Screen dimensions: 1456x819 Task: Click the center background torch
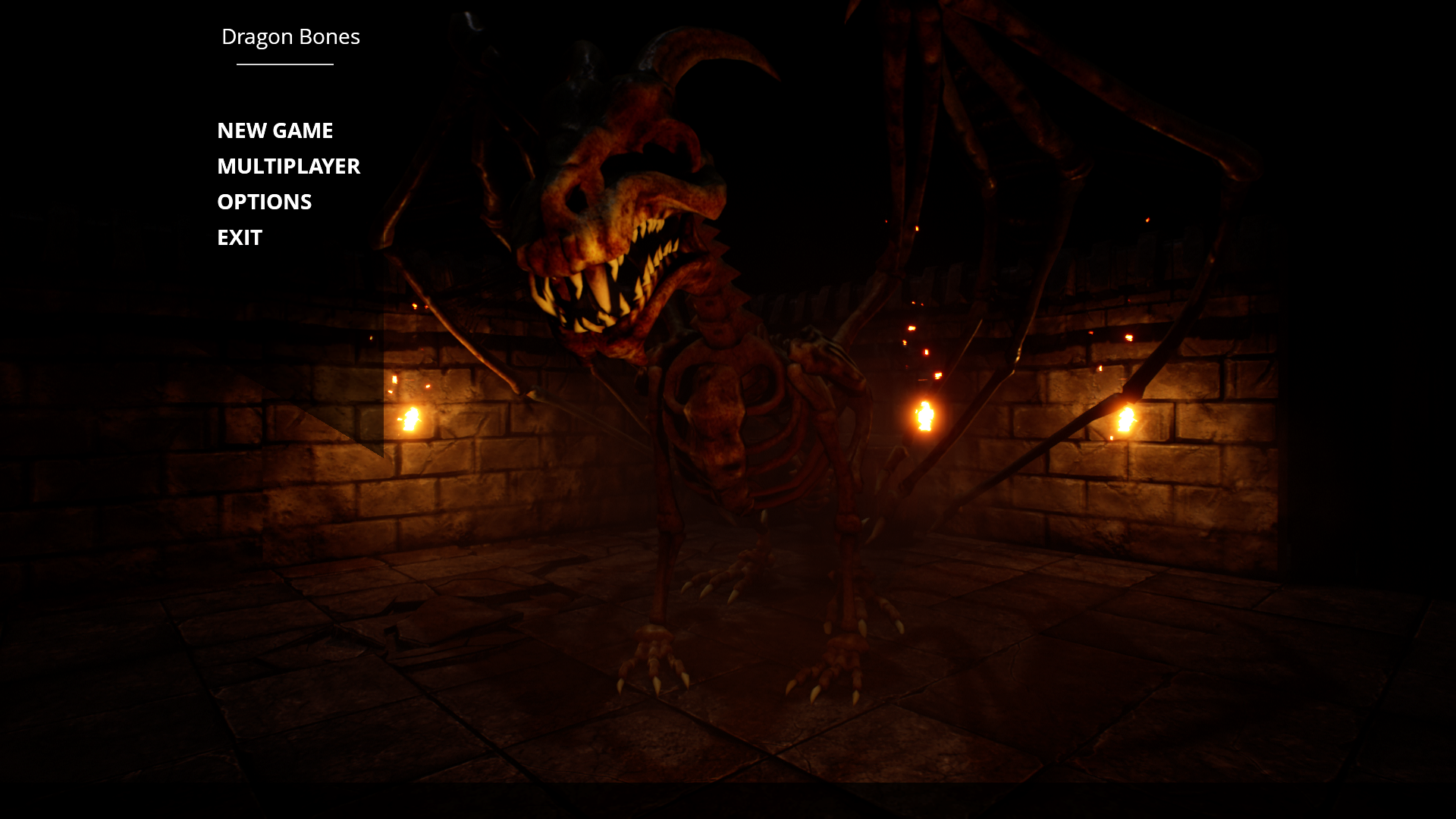pyautogui.click(x=924, y=414)
